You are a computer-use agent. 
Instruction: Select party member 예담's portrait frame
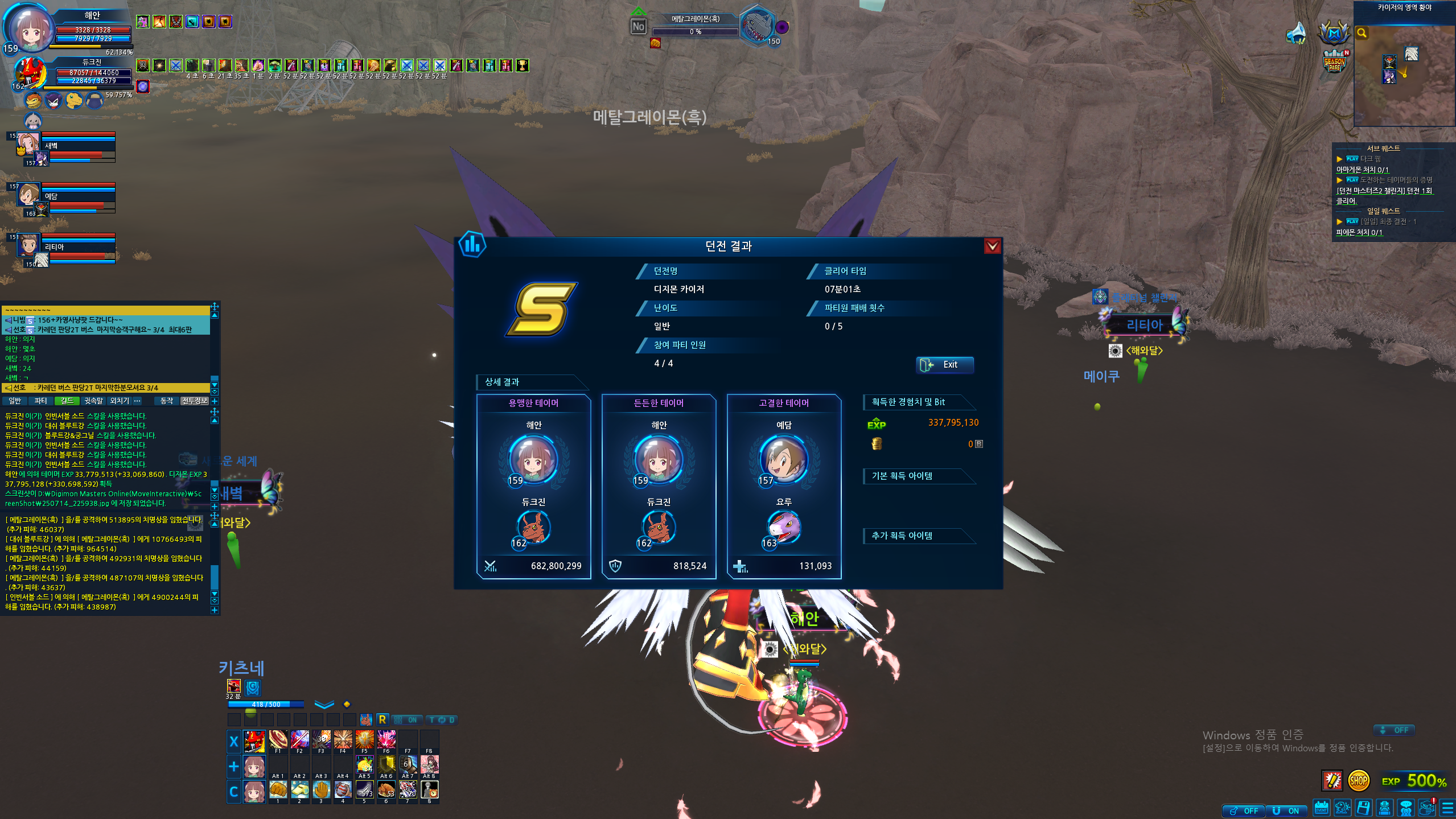tap(28, 195)
